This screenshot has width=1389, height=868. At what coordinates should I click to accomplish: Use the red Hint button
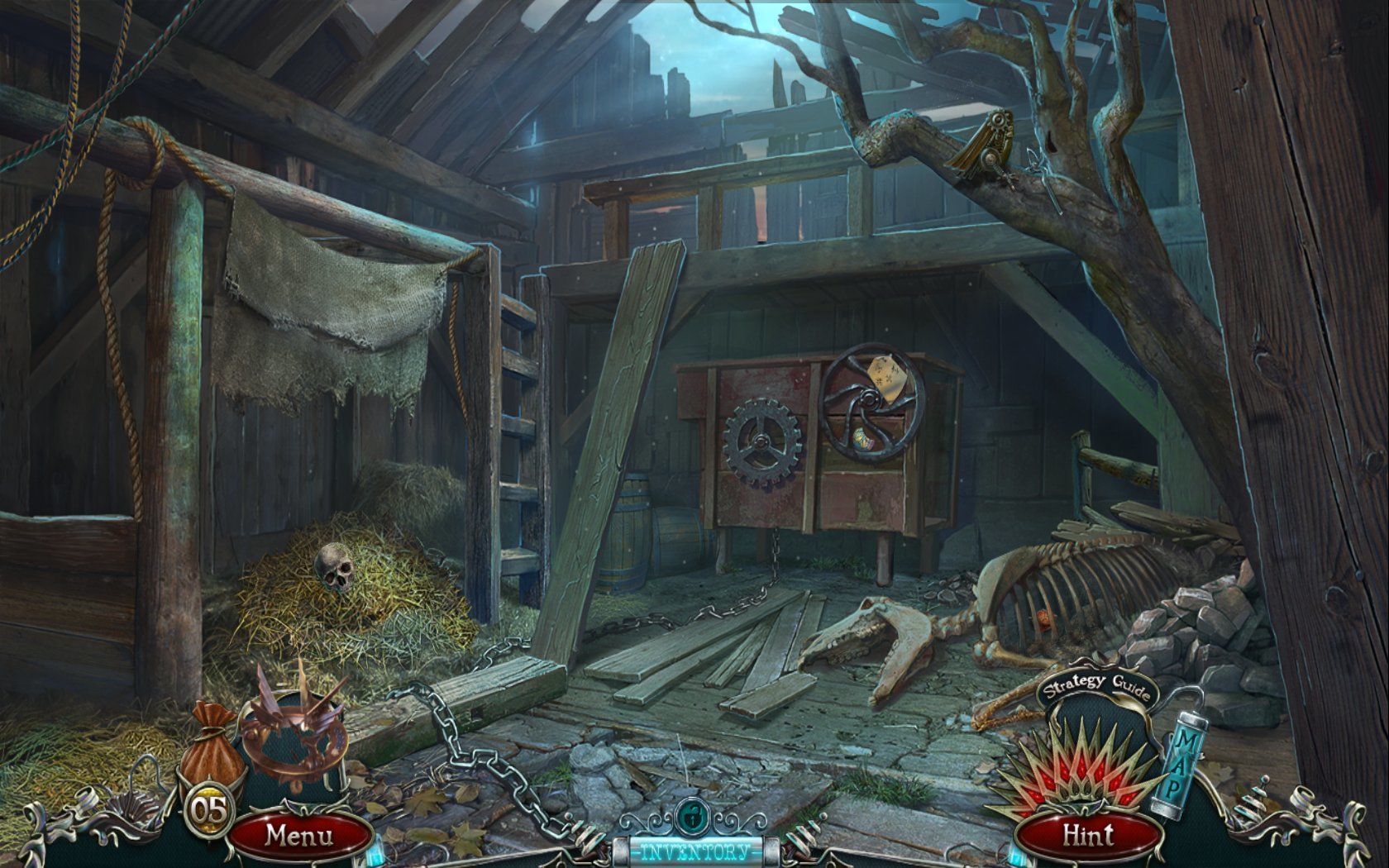pyautogui.click(x=1088, y=837)
